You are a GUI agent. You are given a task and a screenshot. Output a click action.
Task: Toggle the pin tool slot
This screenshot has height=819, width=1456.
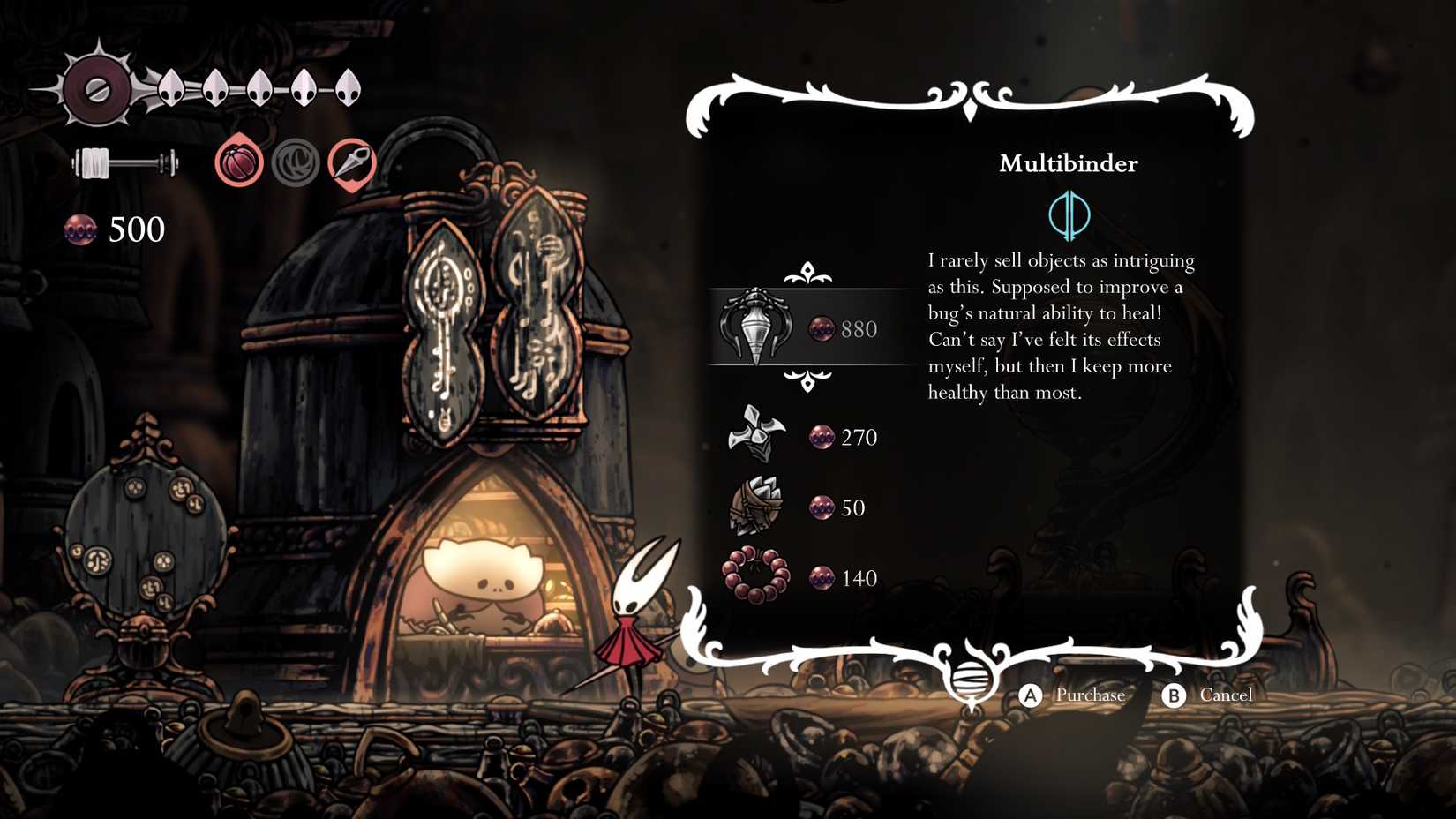pos(353,162)
